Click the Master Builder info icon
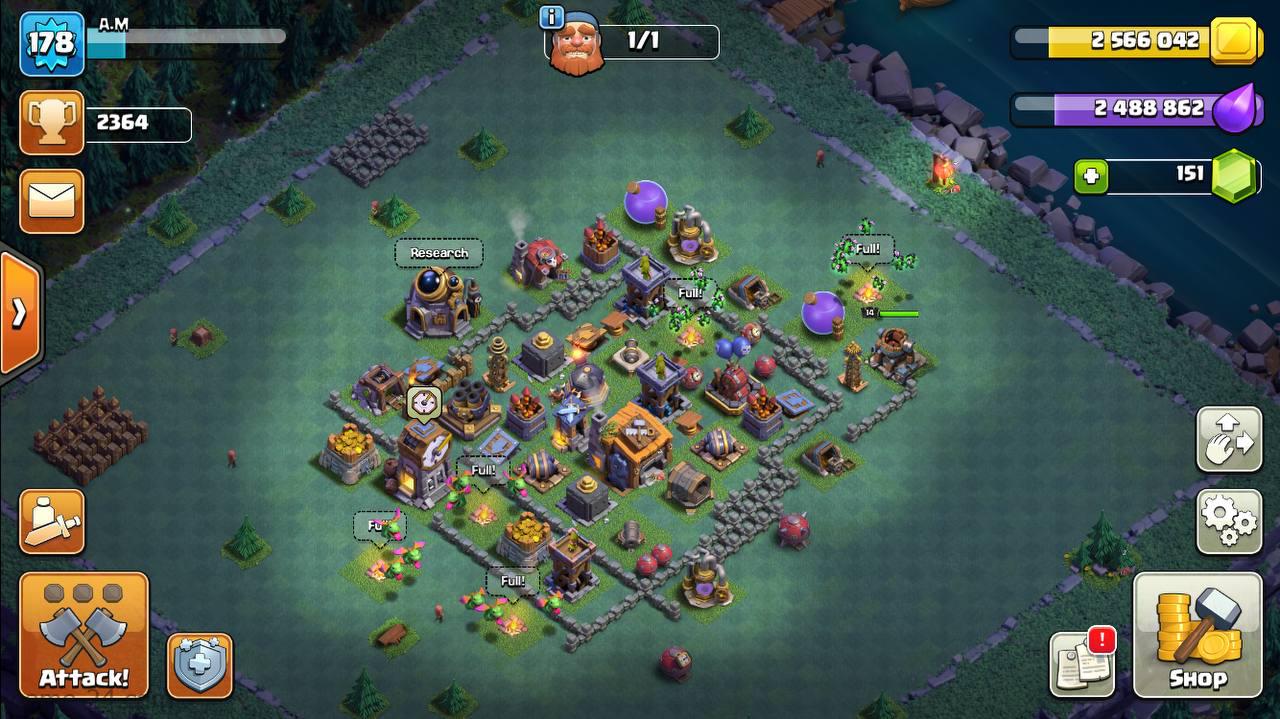 (551, 17)
